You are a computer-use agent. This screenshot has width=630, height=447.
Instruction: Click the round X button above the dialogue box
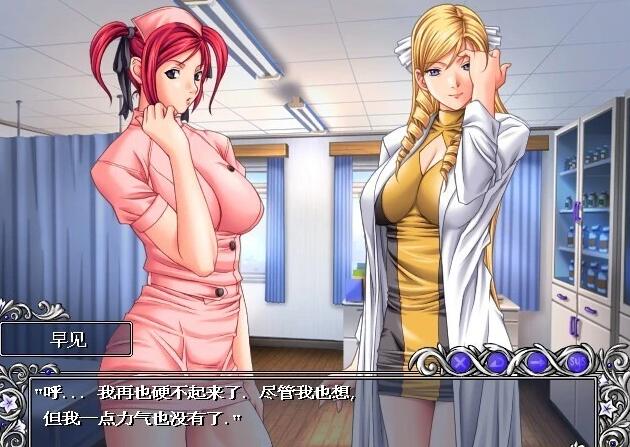(x=461, y=360)
